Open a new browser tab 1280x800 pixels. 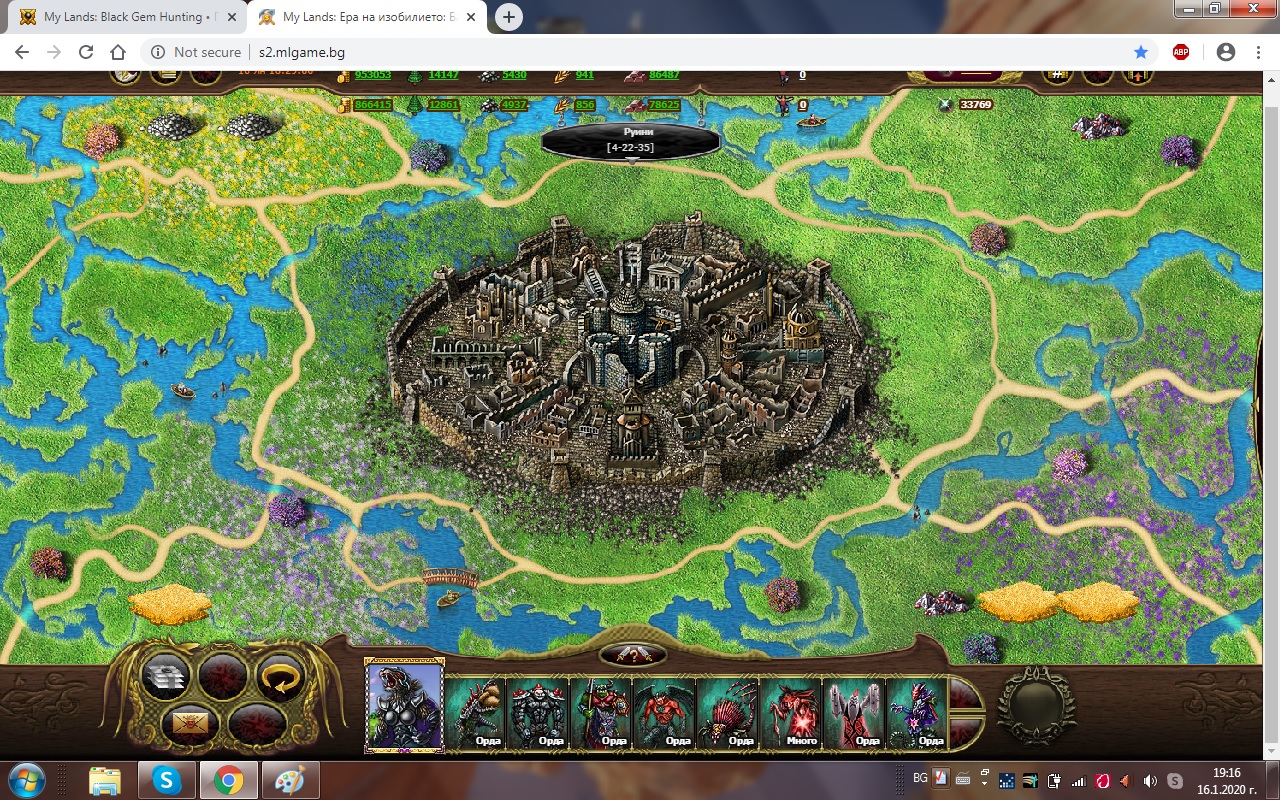[x=509, y=17]
